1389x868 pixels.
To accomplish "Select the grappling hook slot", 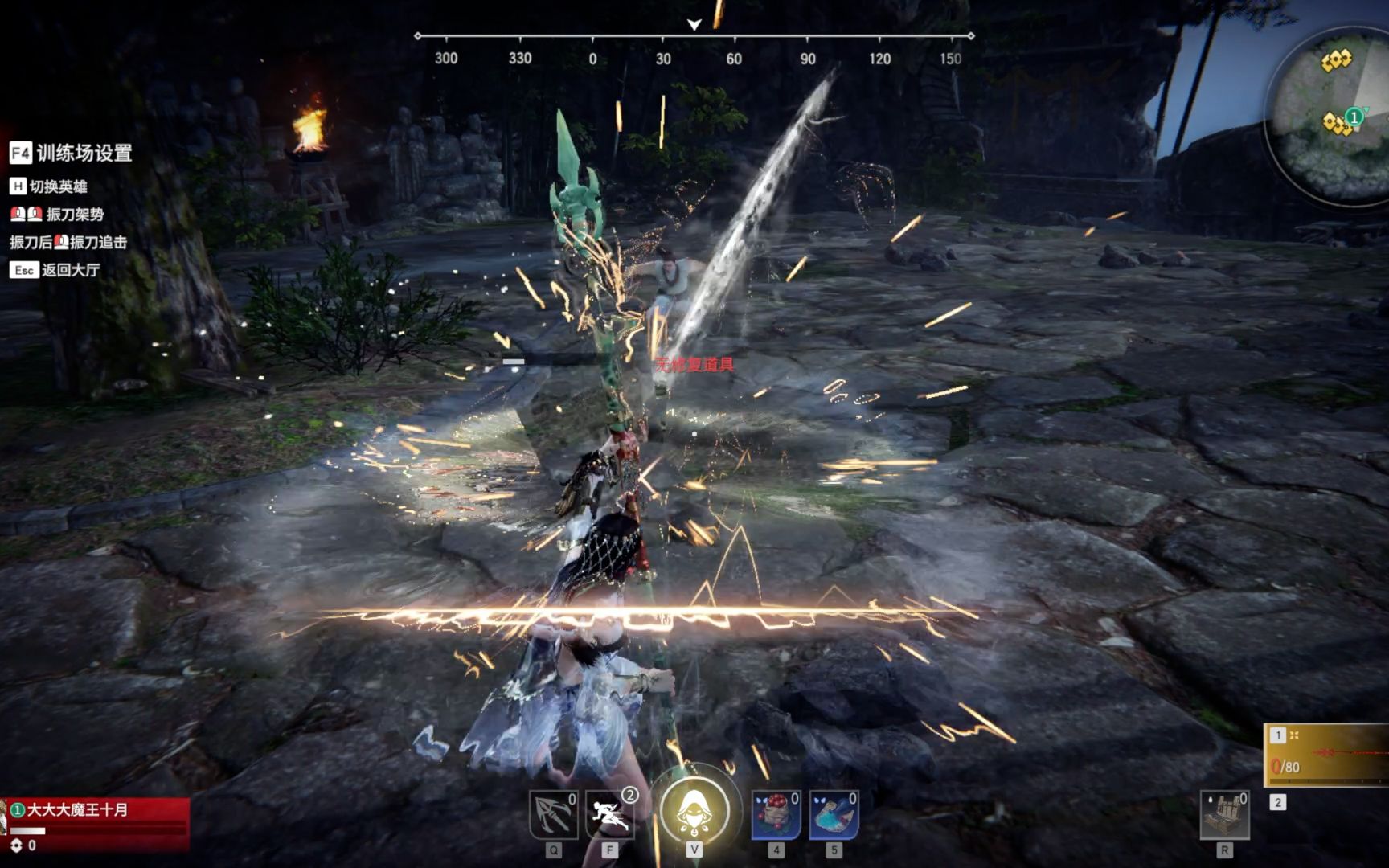I will click(x=553, y=815).
